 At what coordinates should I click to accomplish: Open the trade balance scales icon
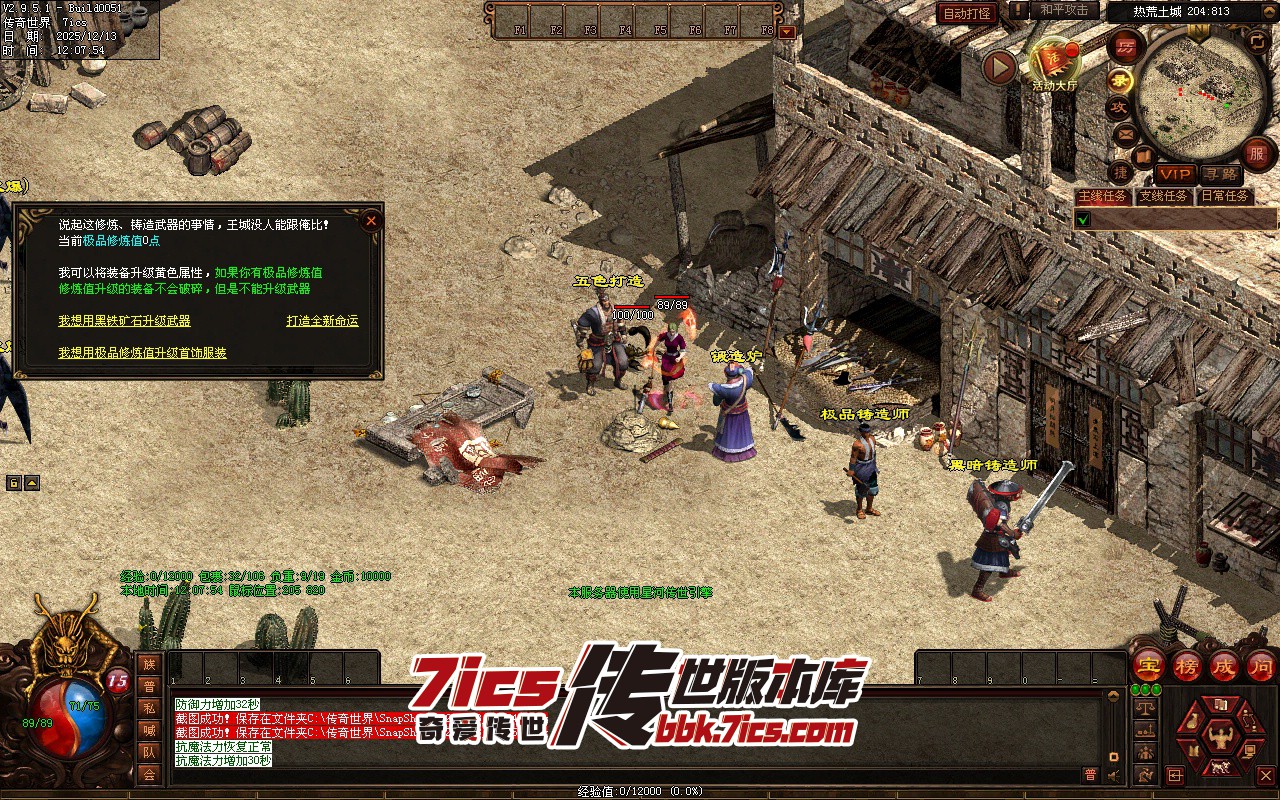pyautogui.click(x=1146, y=708)
